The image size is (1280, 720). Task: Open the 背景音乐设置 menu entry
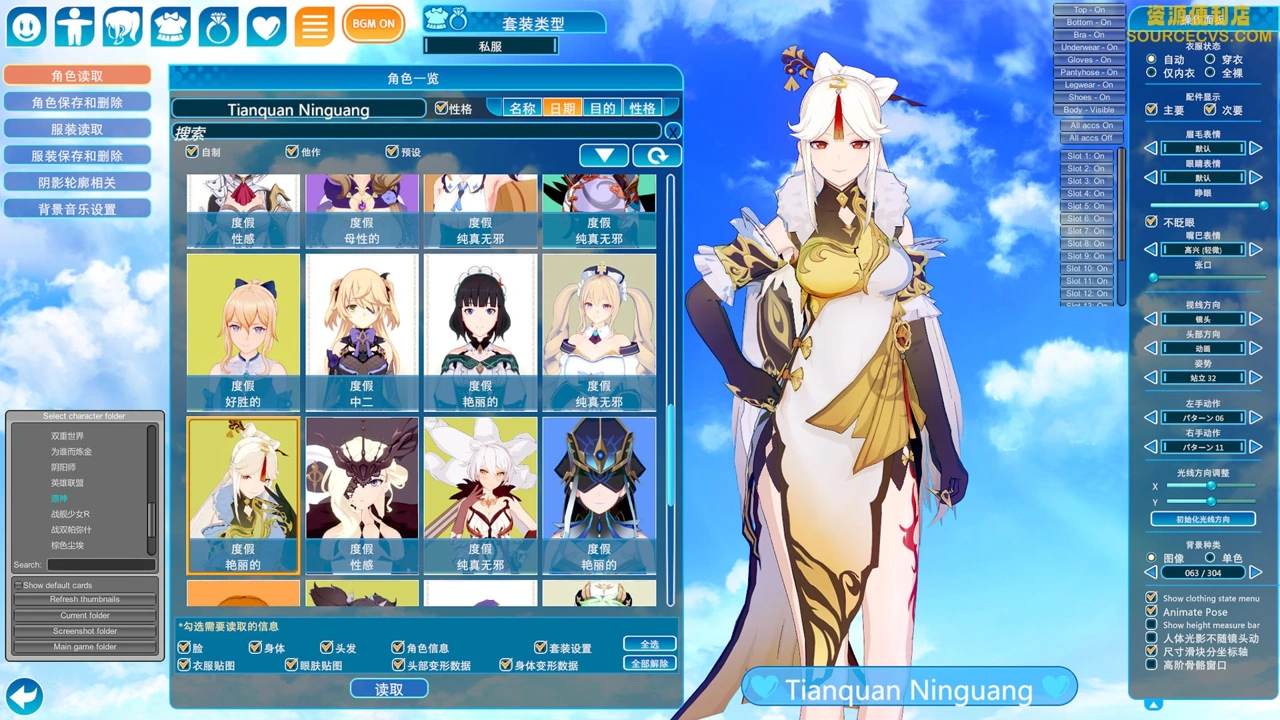77,209
